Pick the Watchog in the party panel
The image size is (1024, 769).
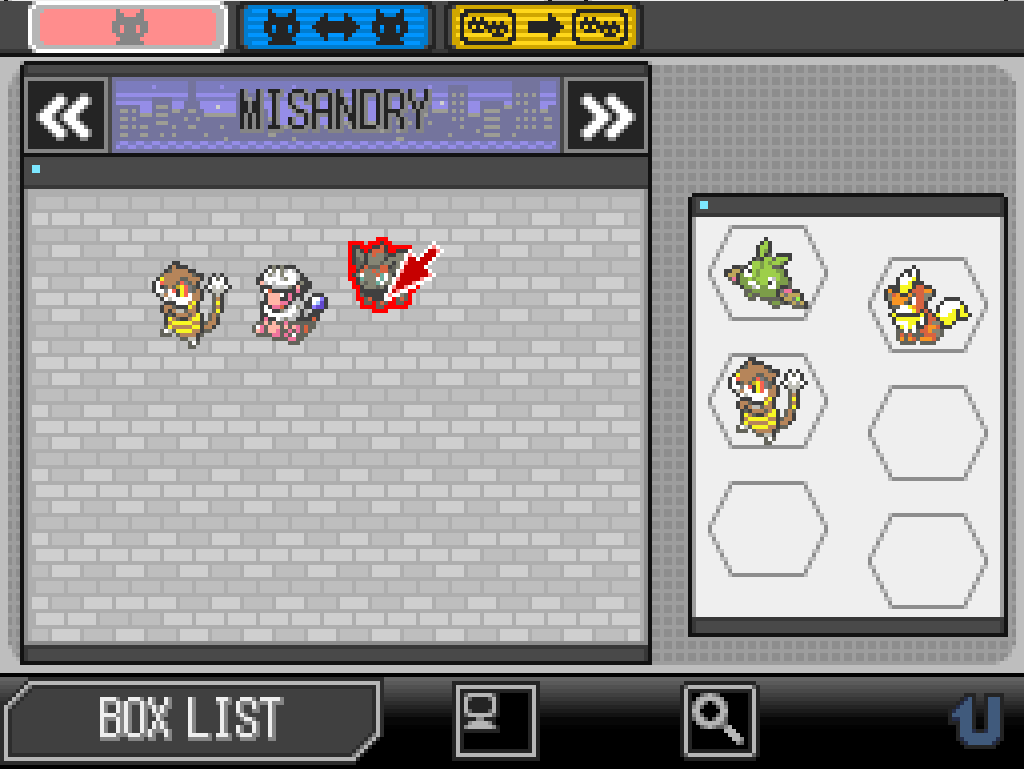click(766, 400)
